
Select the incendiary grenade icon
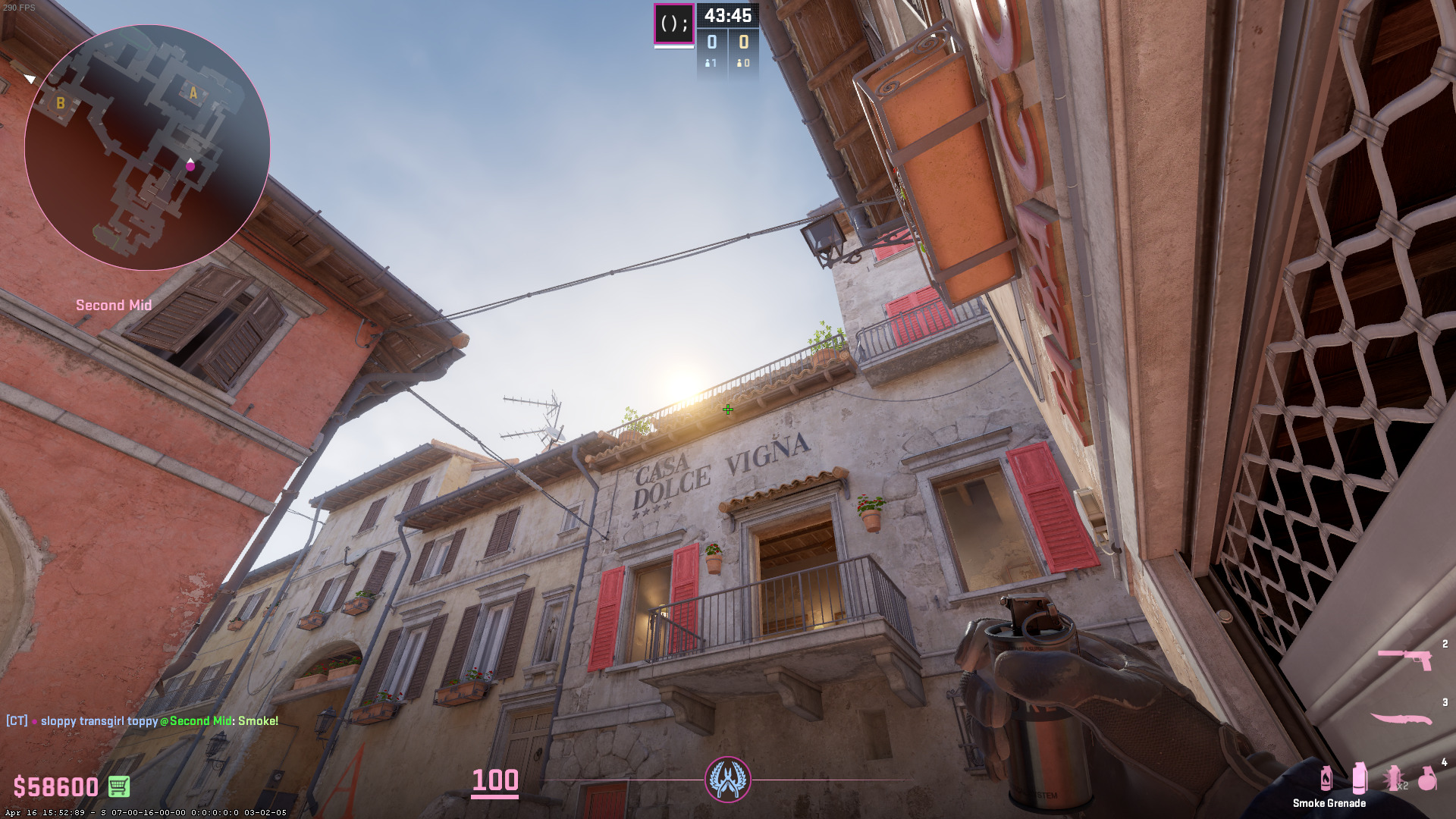pyautogui.click(x=1326, y=778)
